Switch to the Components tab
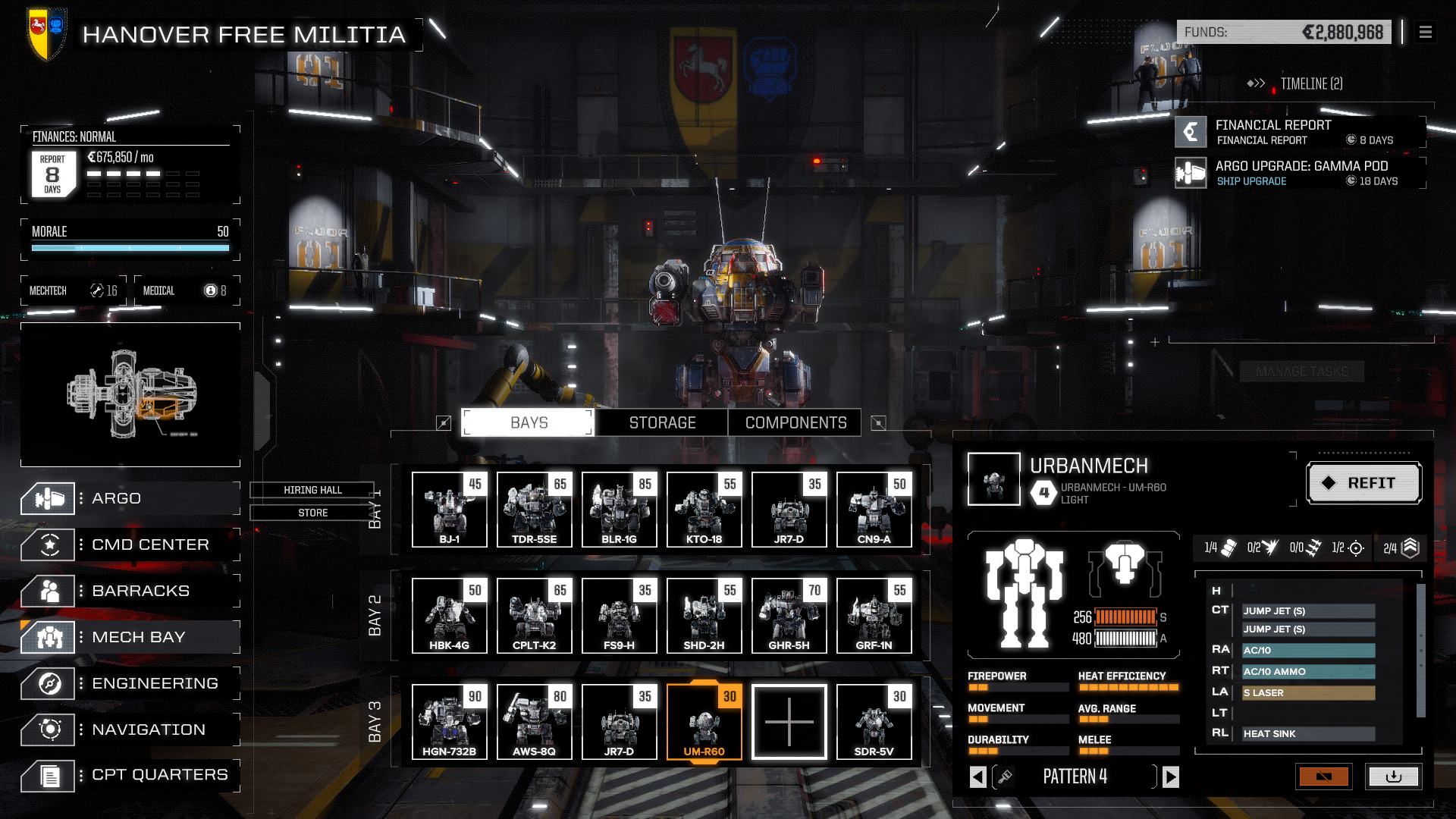 tap(795, 422)
